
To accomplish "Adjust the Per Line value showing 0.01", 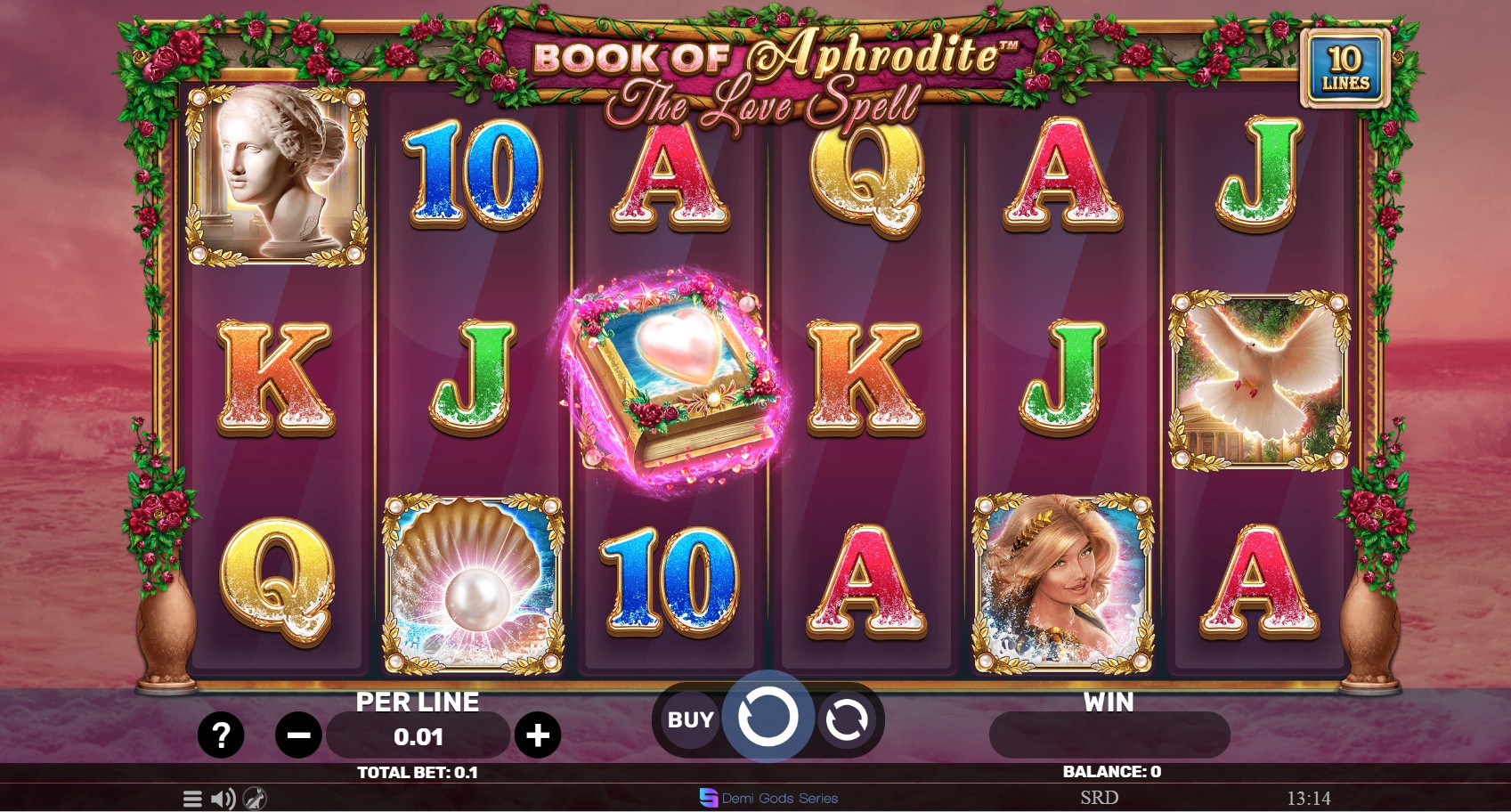I will [417, 735].
